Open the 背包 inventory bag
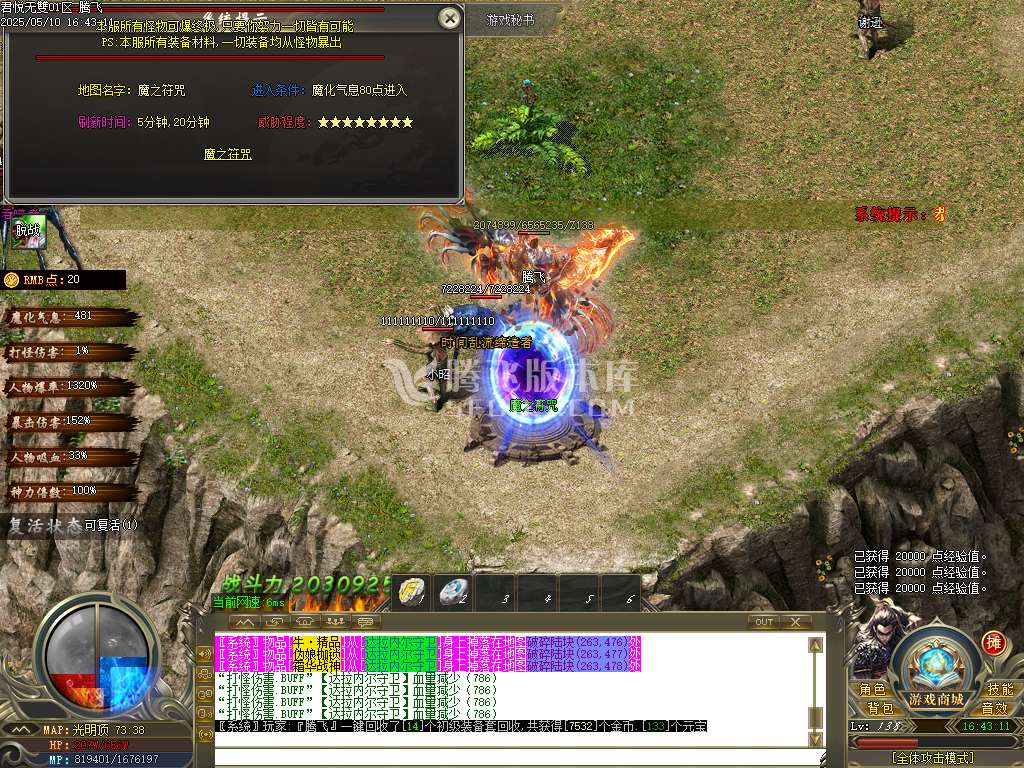The image size is (1024, 768). (880, 708)
